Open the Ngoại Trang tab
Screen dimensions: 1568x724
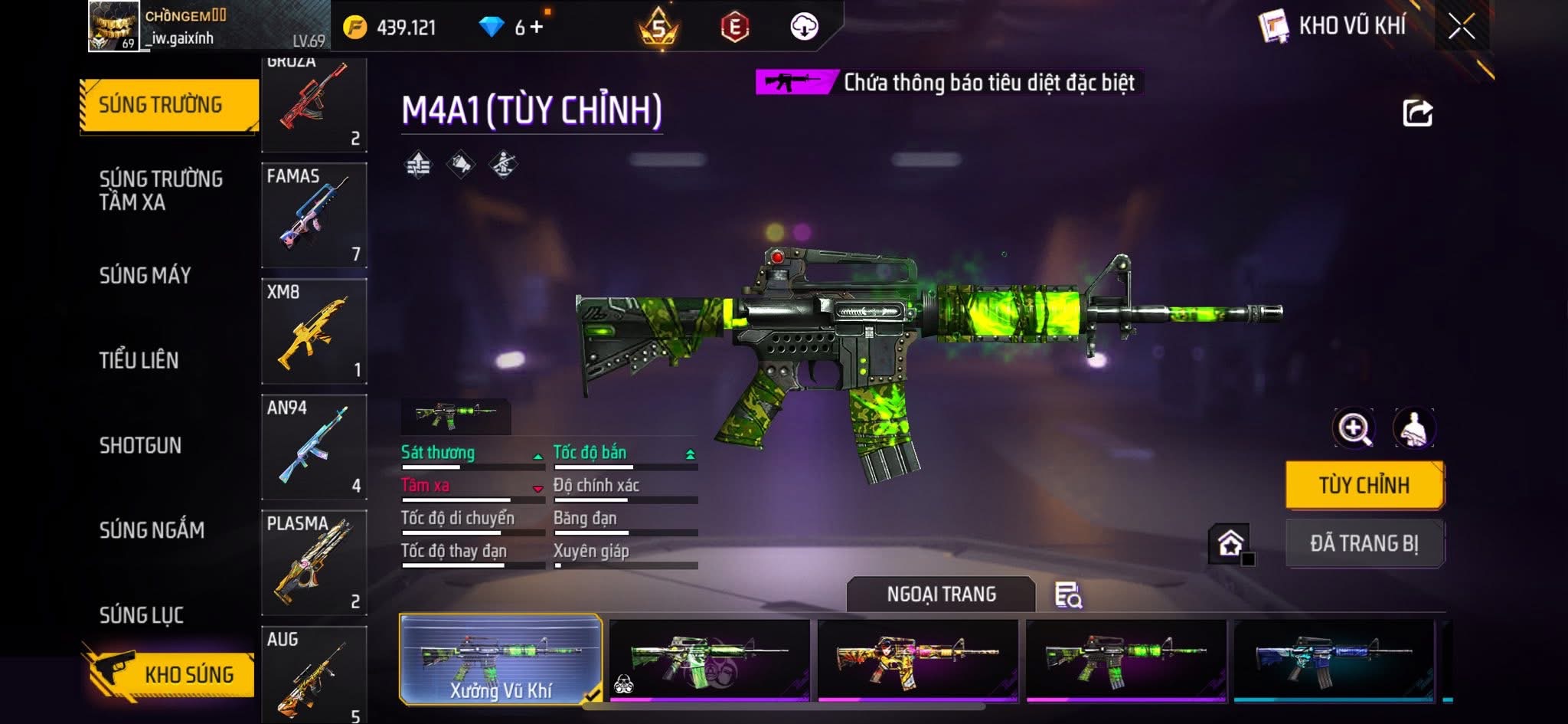[941, 594]
